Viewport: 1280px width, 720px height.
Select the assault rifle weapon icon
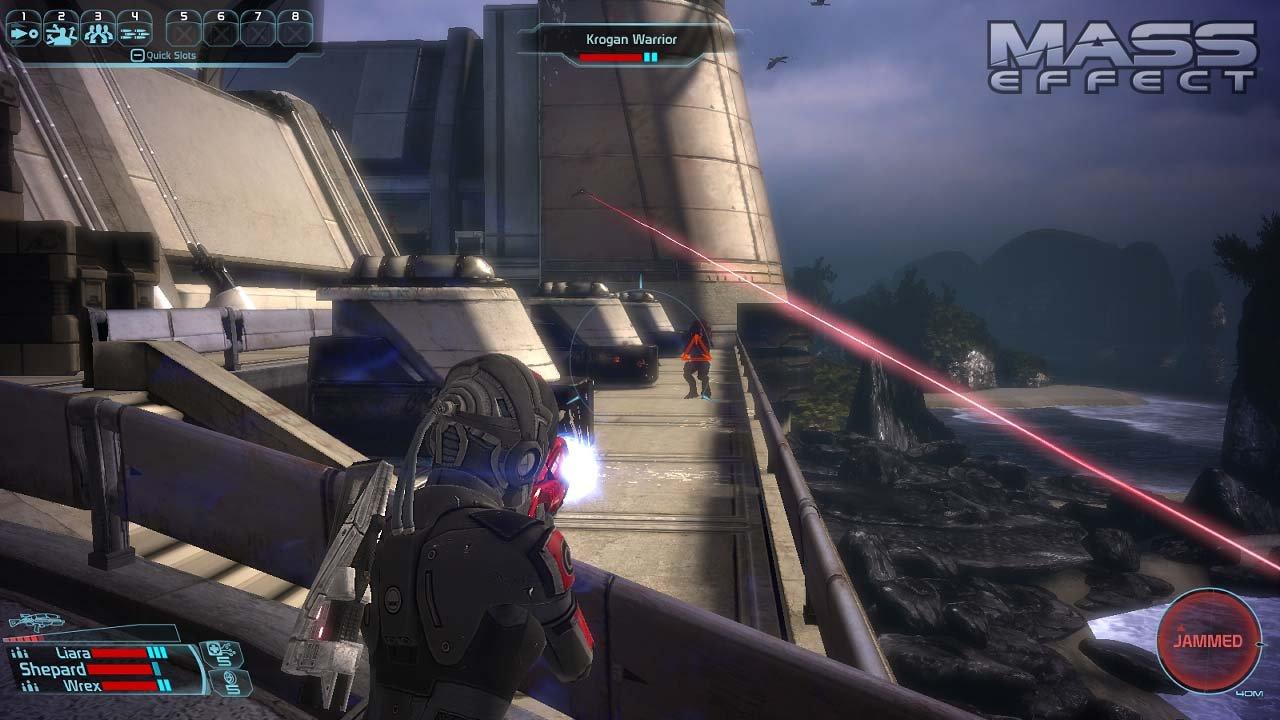(x=36, y=622)
